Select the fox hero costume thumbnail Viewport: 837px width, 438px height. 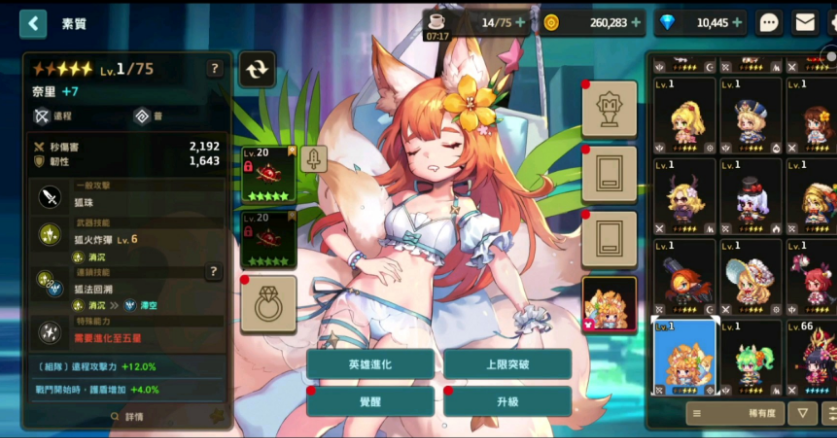tap(609, 304)
